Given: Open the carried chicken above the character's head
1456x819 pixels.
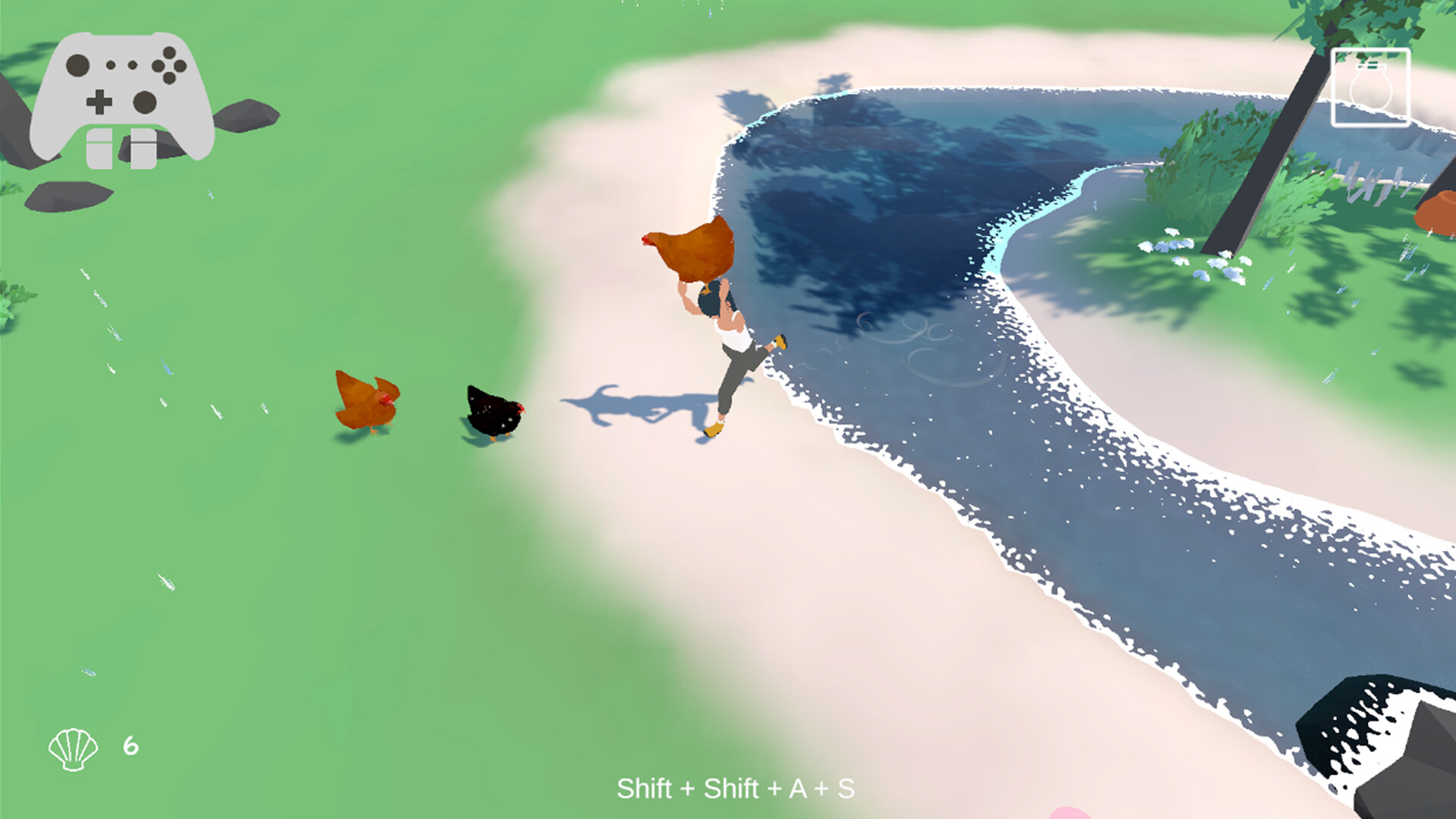Looking at the screenshot, I should [x=694, y=250].
